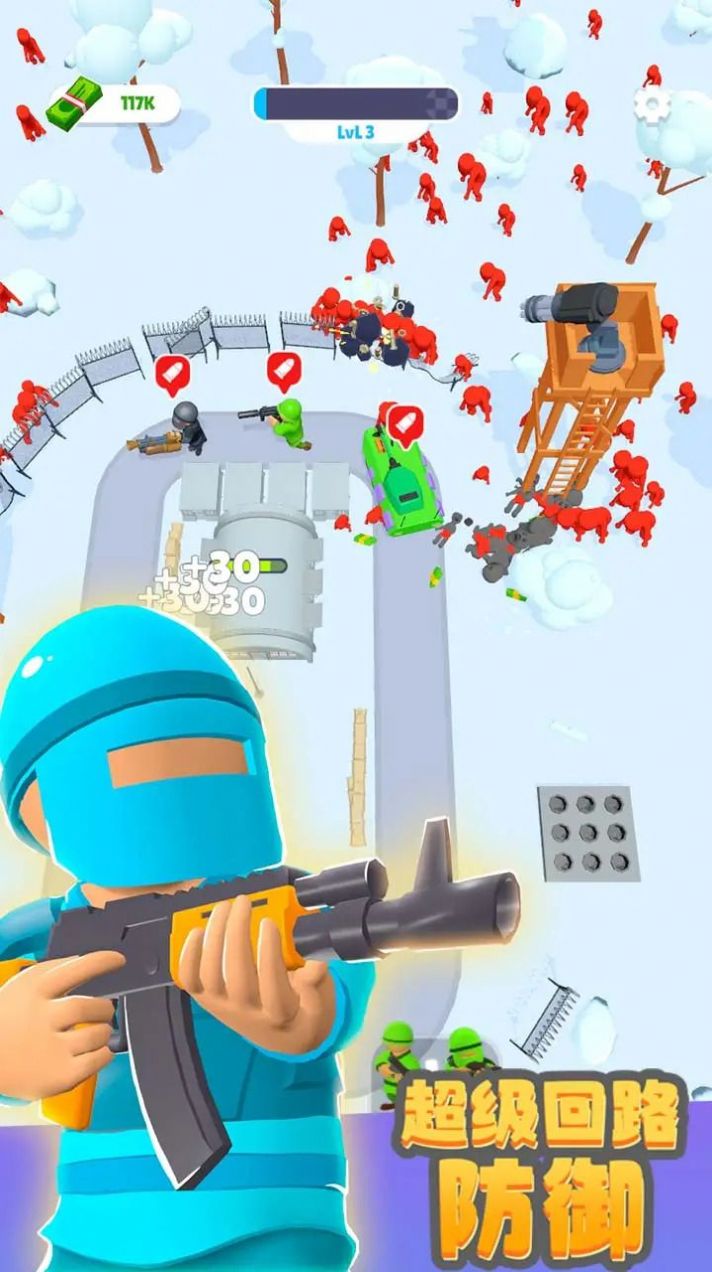712x1272 pixels.
Task: Open settings with the white gear icon
Action: 653,103
